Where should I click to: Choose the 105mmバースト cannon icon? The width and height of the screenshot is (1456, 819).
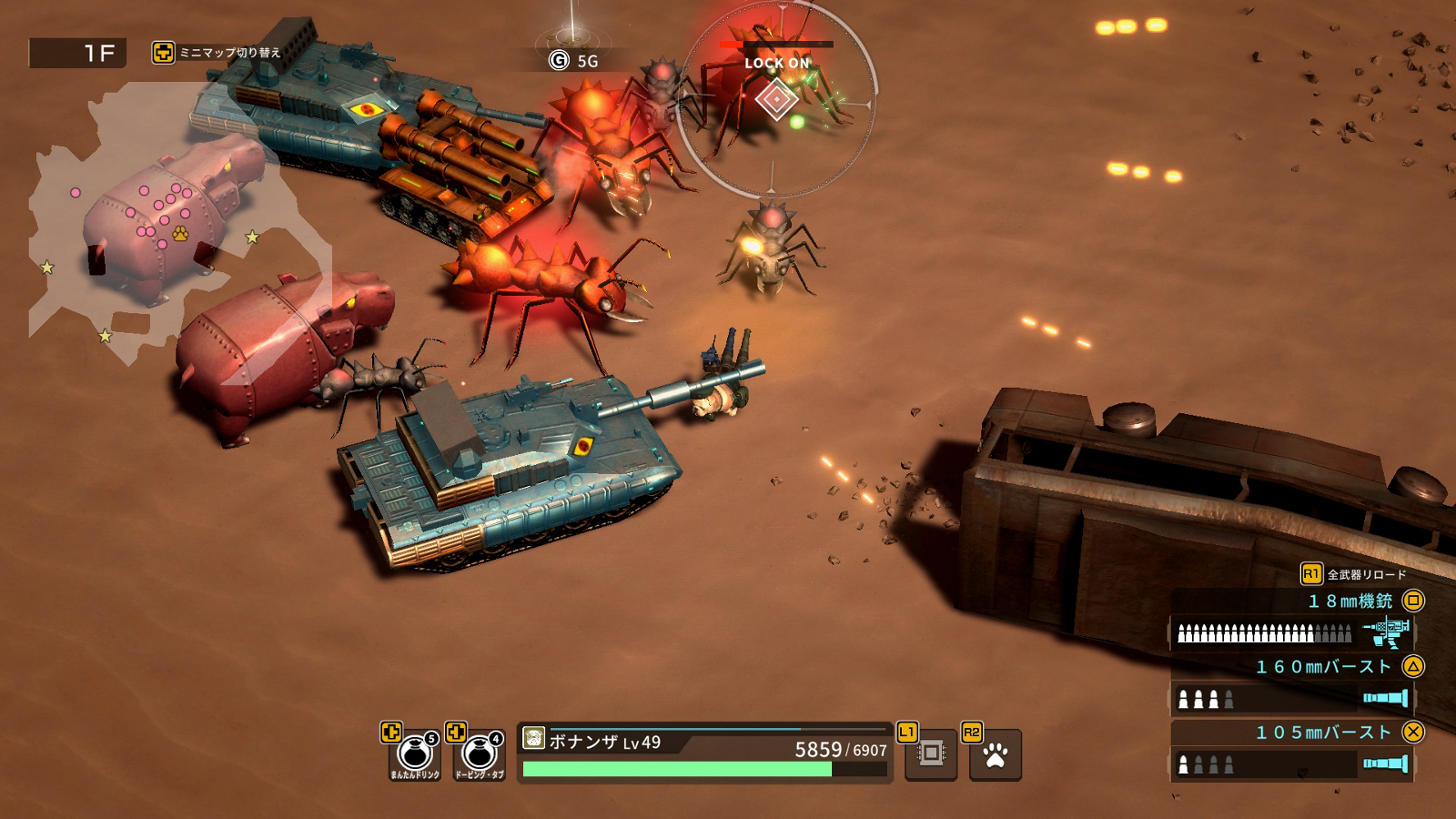tap(1385, 763)
